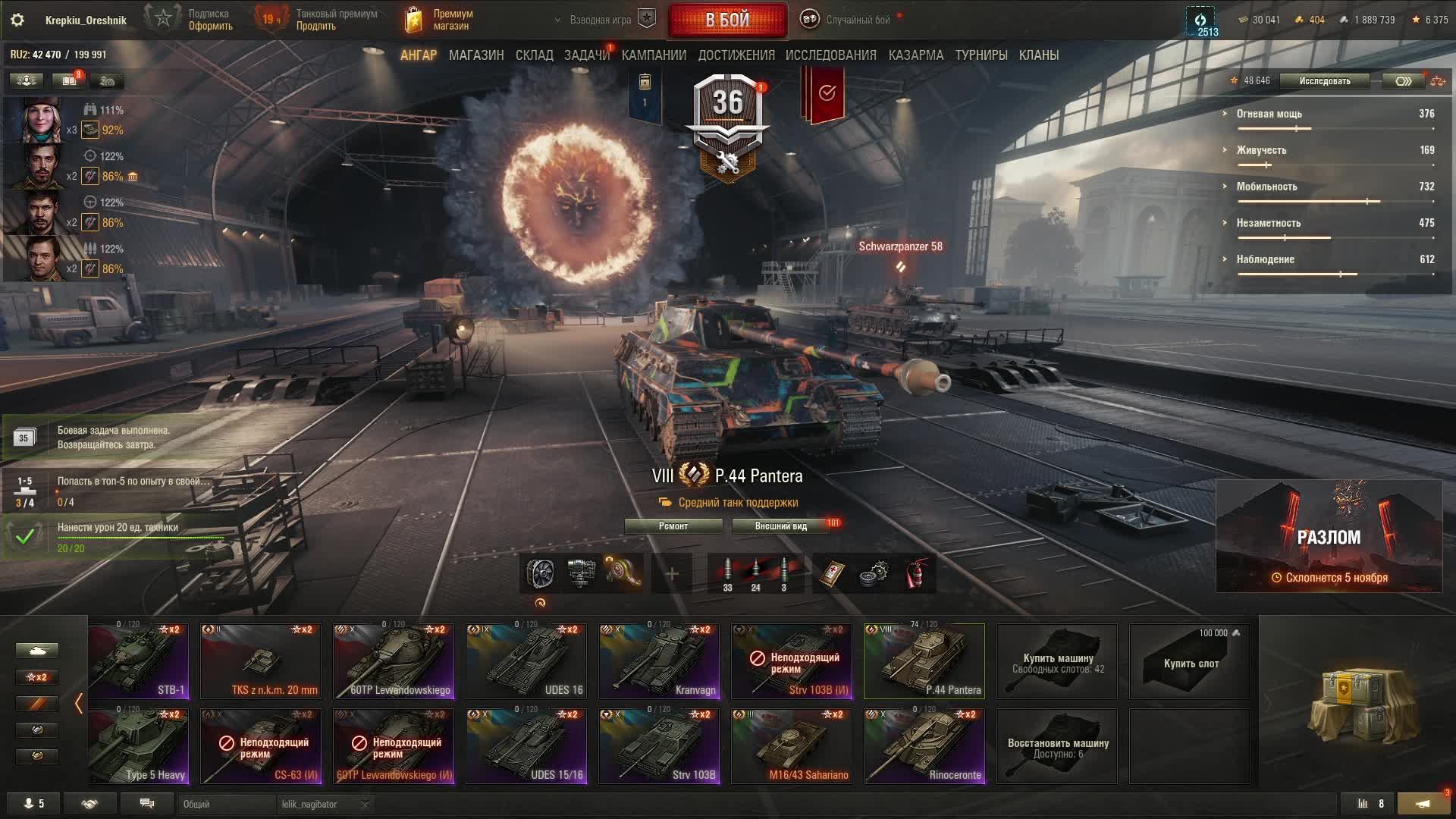This screenshot has width=1456, height=819.
Task: Switch to the ИССЛЕДОВАНИЯ tab
Action: [x=830, y=55]
